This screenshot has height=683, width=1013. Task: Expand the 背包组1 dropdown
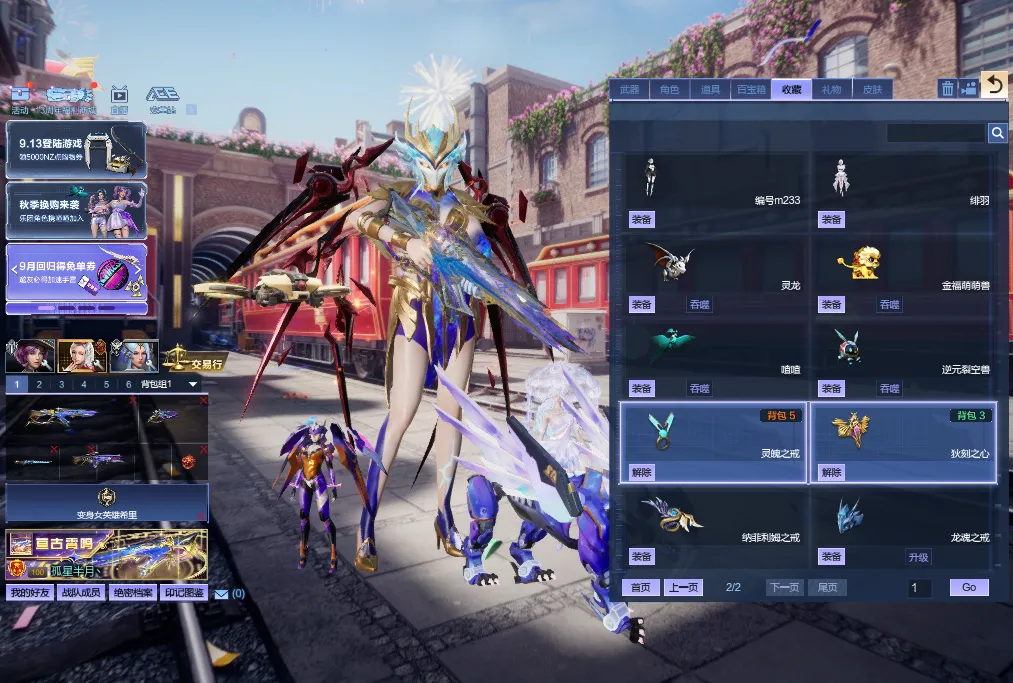pos(193,384)
